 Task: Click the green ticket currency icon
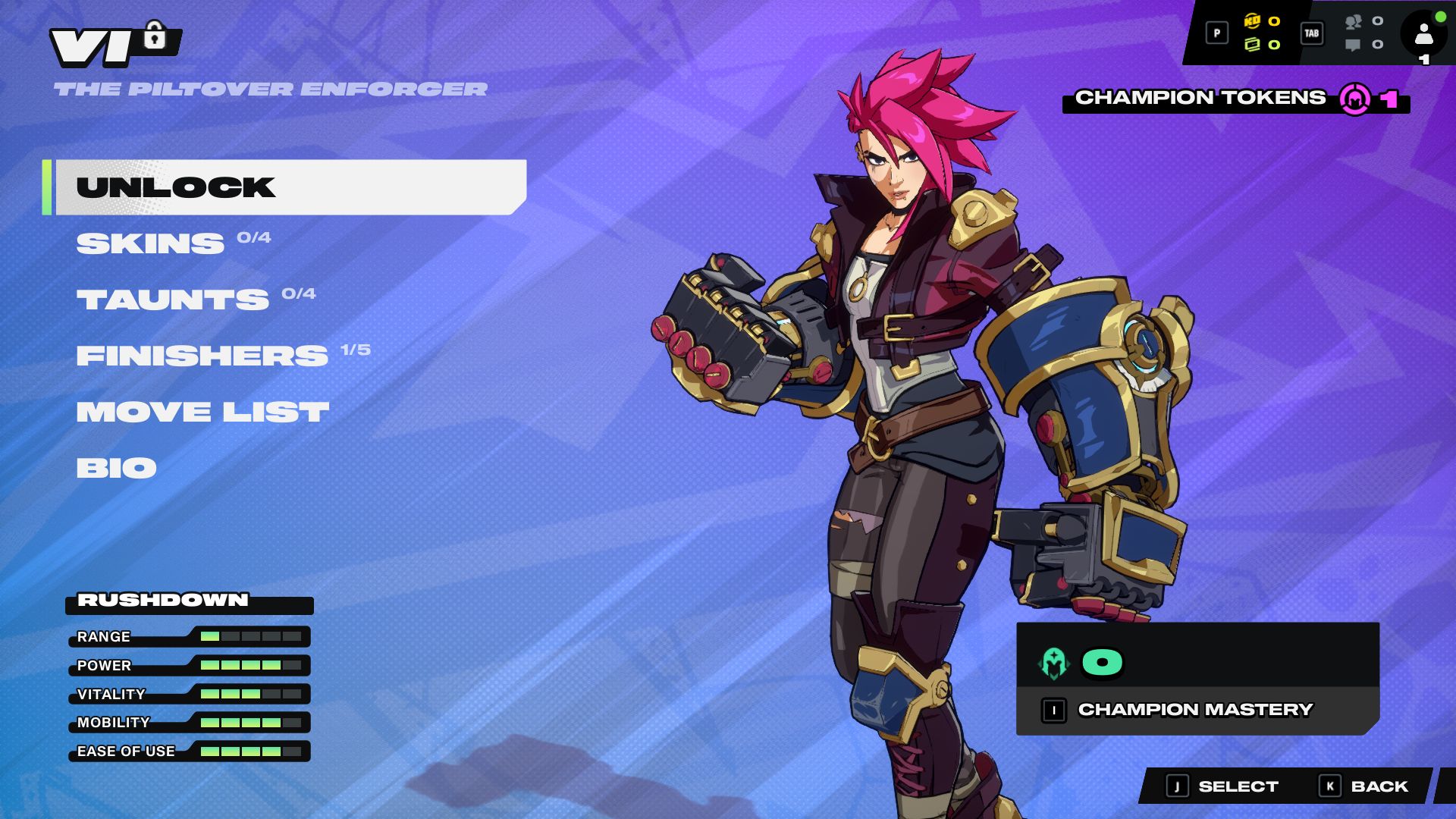point(1252,45)
